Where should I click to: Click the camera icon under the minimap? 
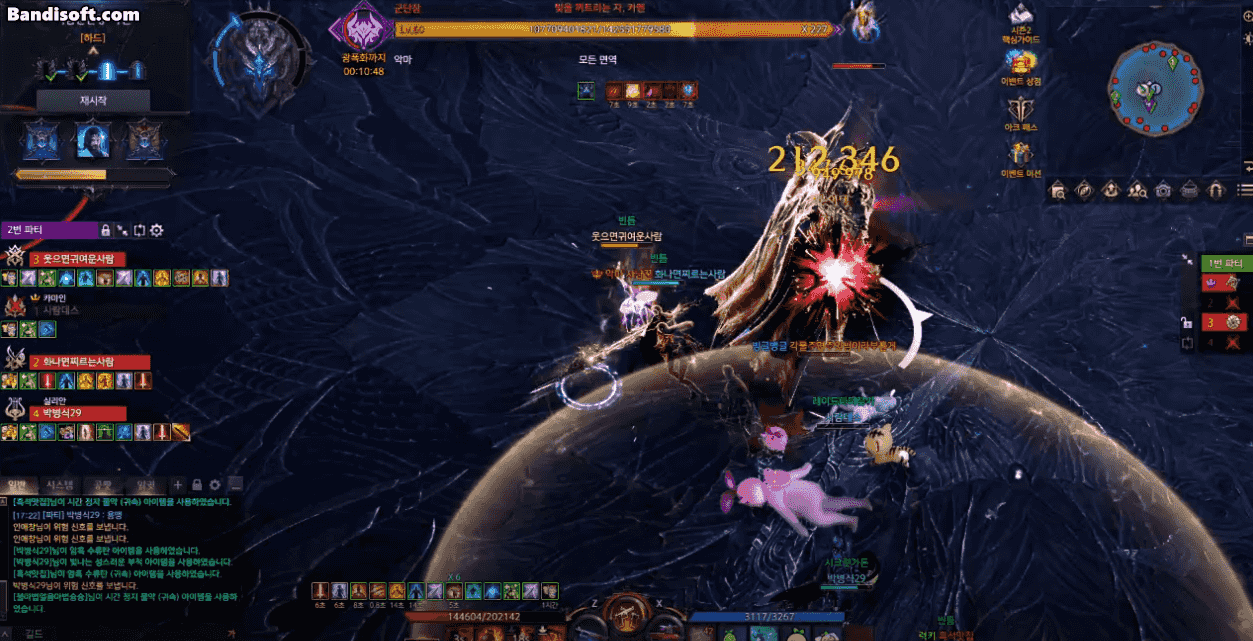[1163, 190]
